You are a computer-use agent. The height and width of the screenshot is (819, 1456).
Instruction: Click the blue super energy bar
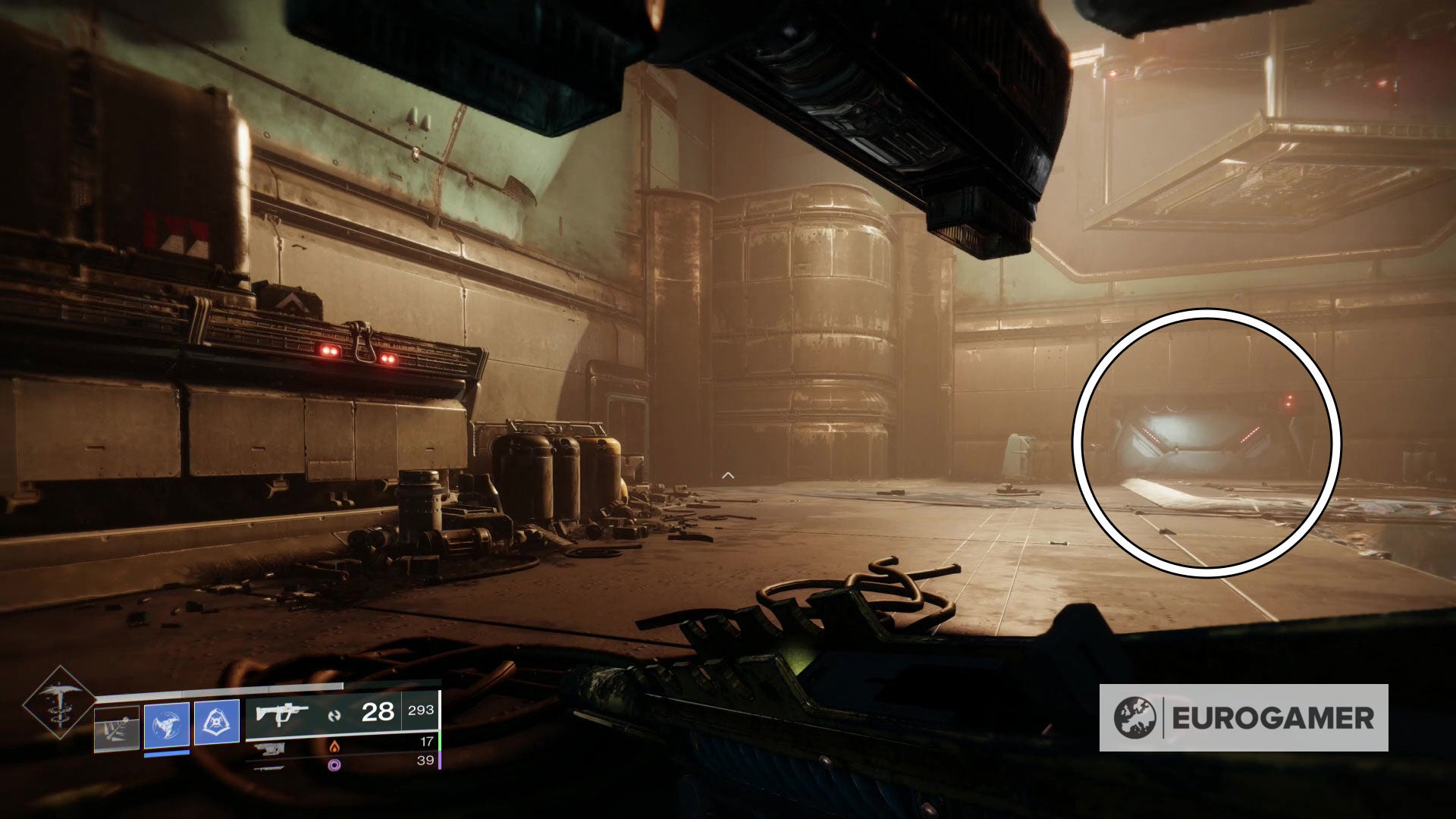(x=166, y=753)
